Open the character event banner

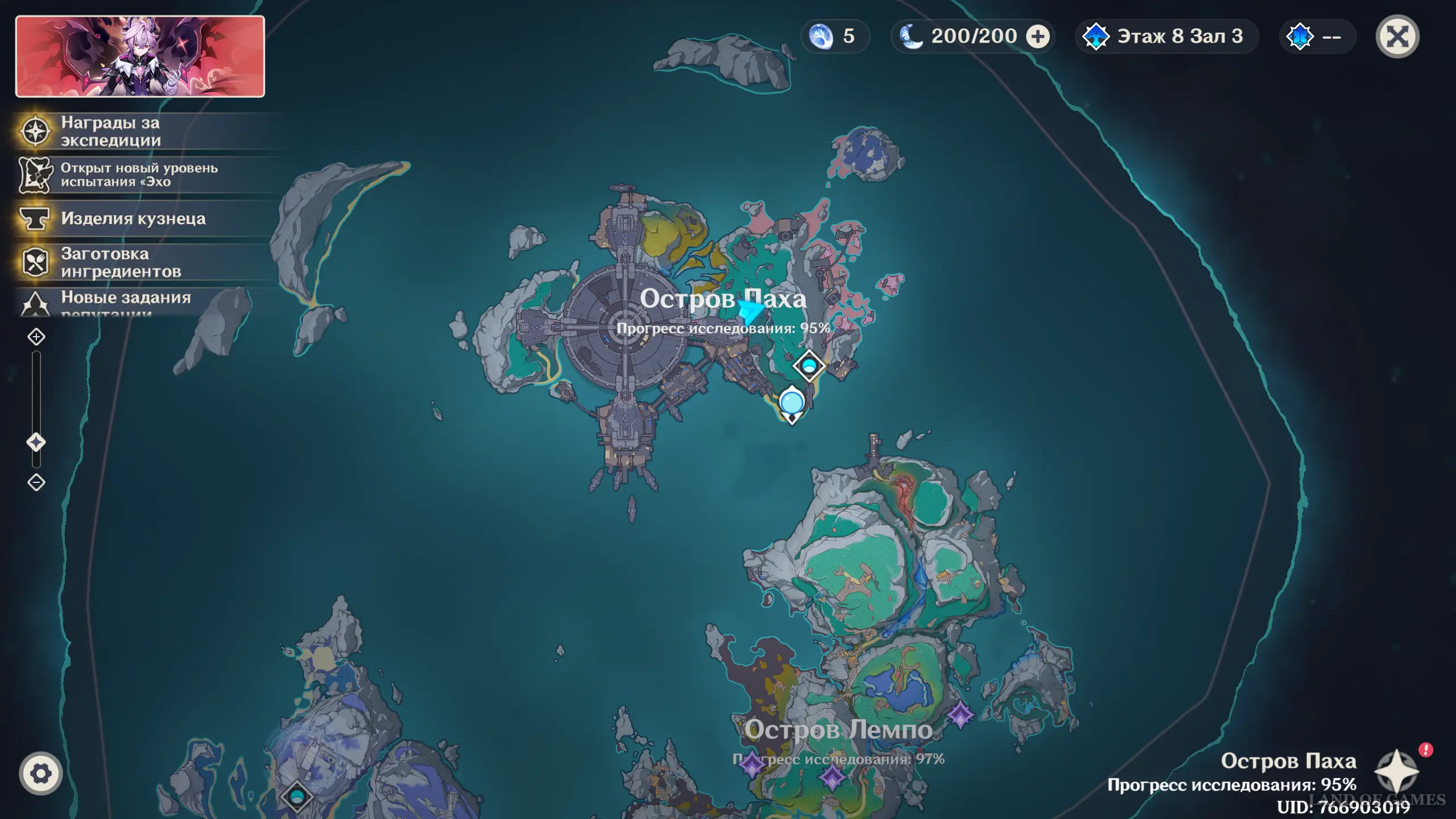click(x=140, y=56)
